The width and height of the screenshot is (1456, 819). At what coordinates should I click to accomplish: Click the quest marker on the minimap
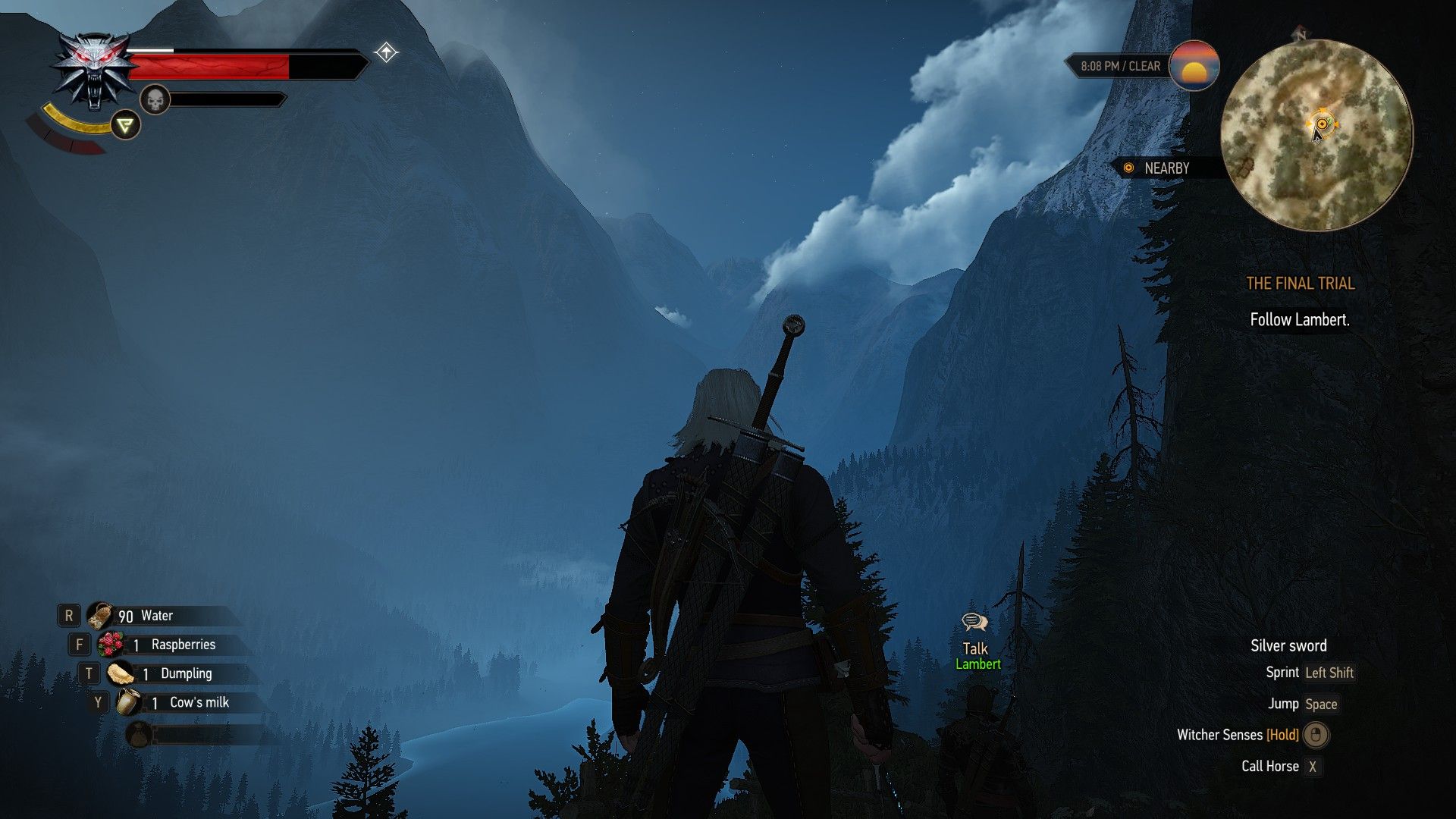coord(1322,124)
